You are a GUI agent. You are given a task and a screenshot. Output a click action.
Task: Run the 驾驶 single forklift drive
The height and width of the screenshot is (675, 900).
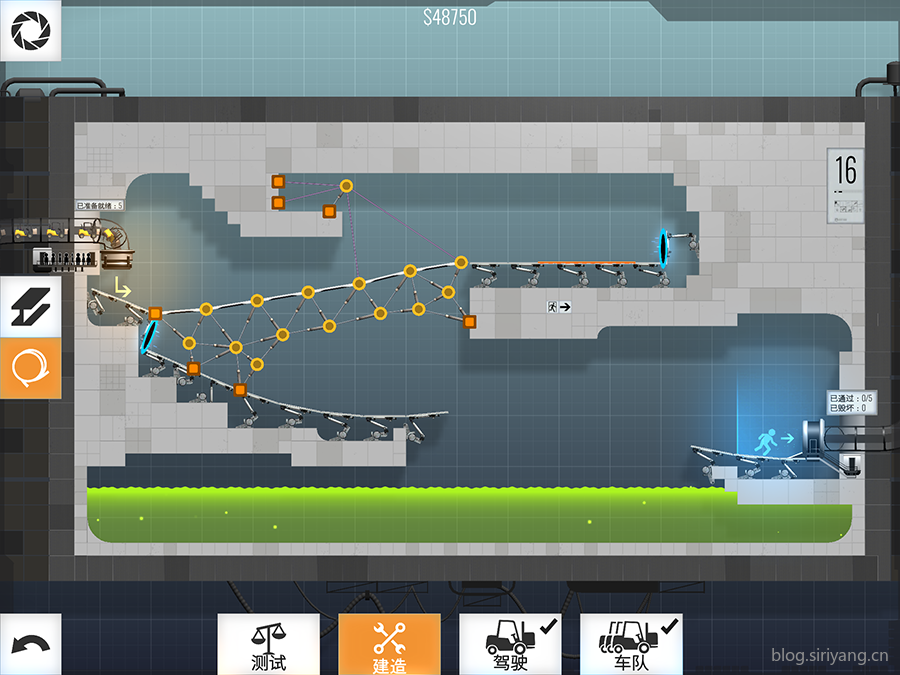coord(510,644)
